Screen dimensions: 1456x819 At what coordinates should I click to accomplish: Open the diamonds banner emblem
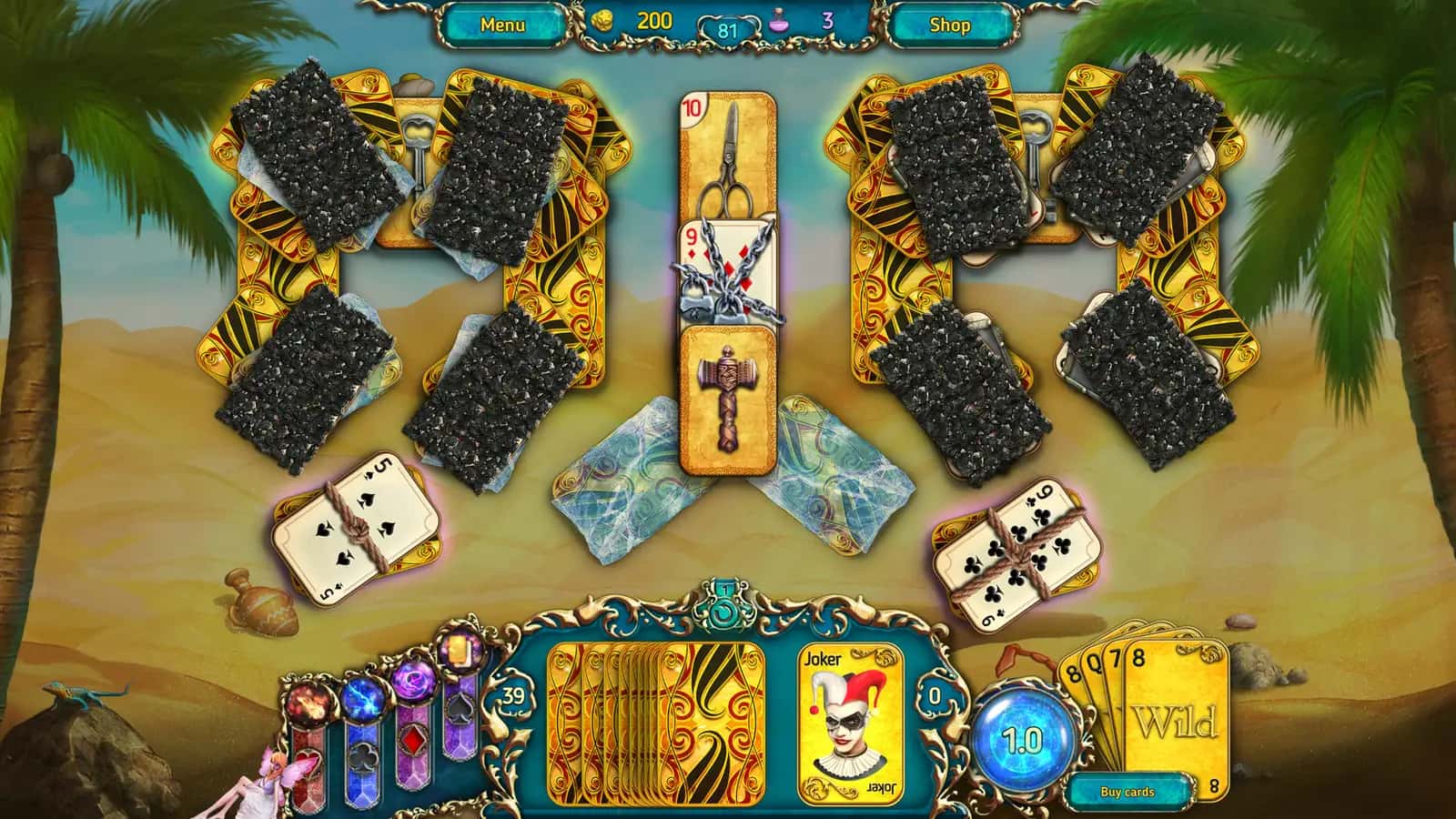point(414,738)
